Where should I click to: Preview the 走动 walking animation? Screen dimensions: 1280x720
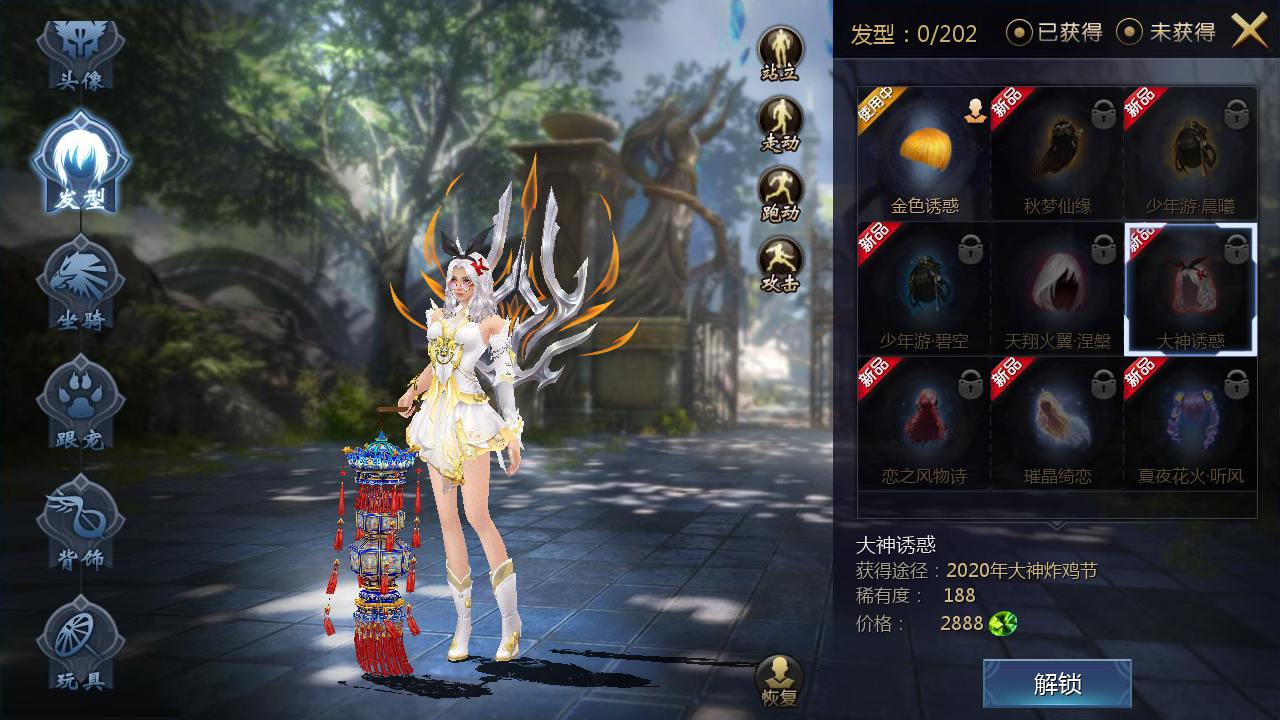pos(780,122)
